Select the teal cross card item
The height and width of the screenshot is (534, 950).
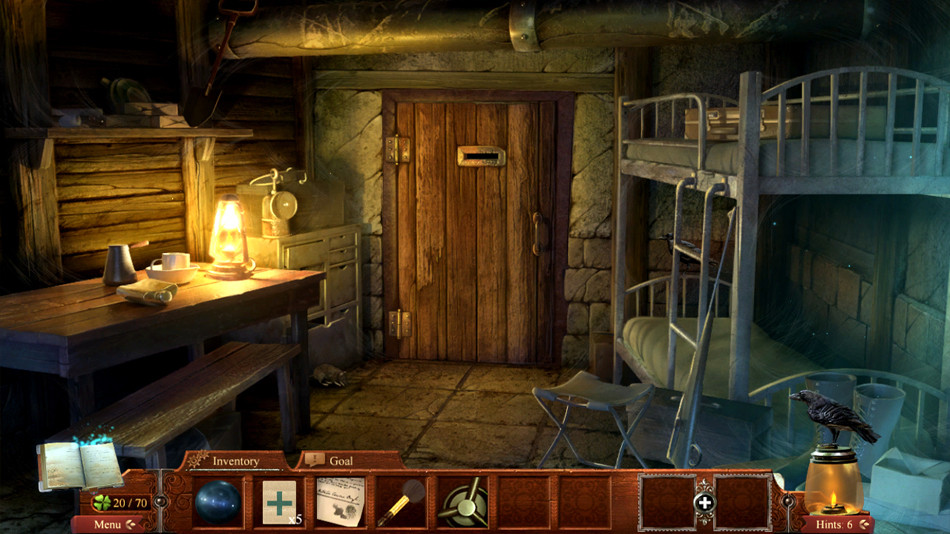[x=279, y=501]
